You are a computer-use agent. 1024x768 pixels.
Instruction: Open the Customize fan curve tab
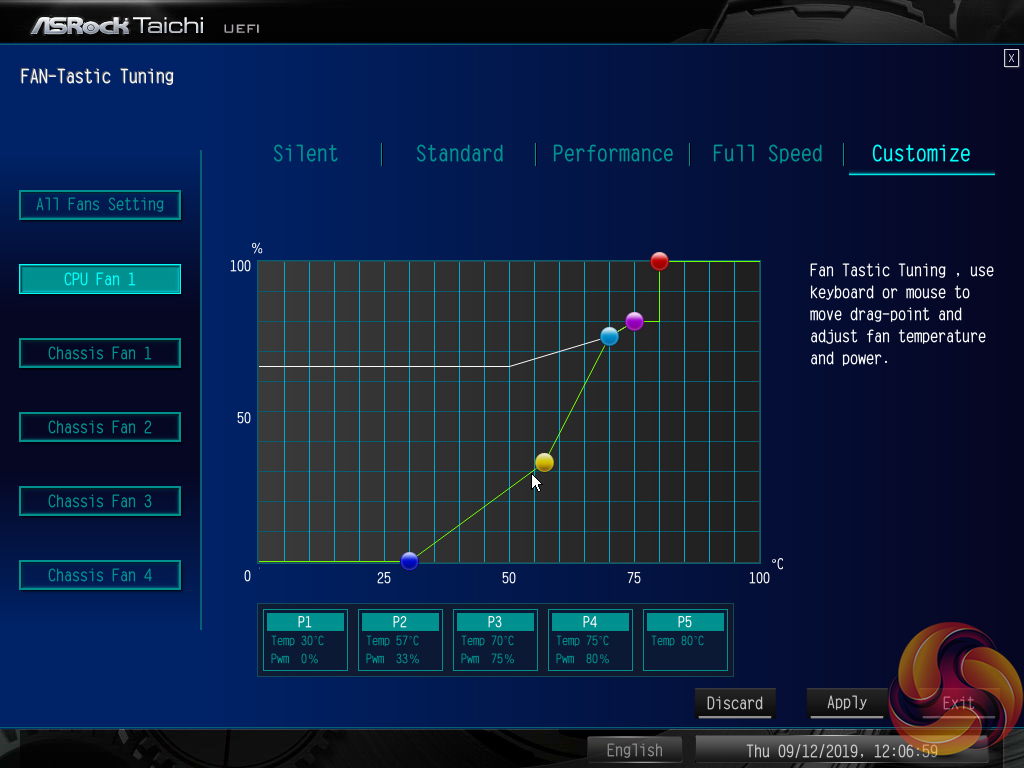[x=921, y=154]
